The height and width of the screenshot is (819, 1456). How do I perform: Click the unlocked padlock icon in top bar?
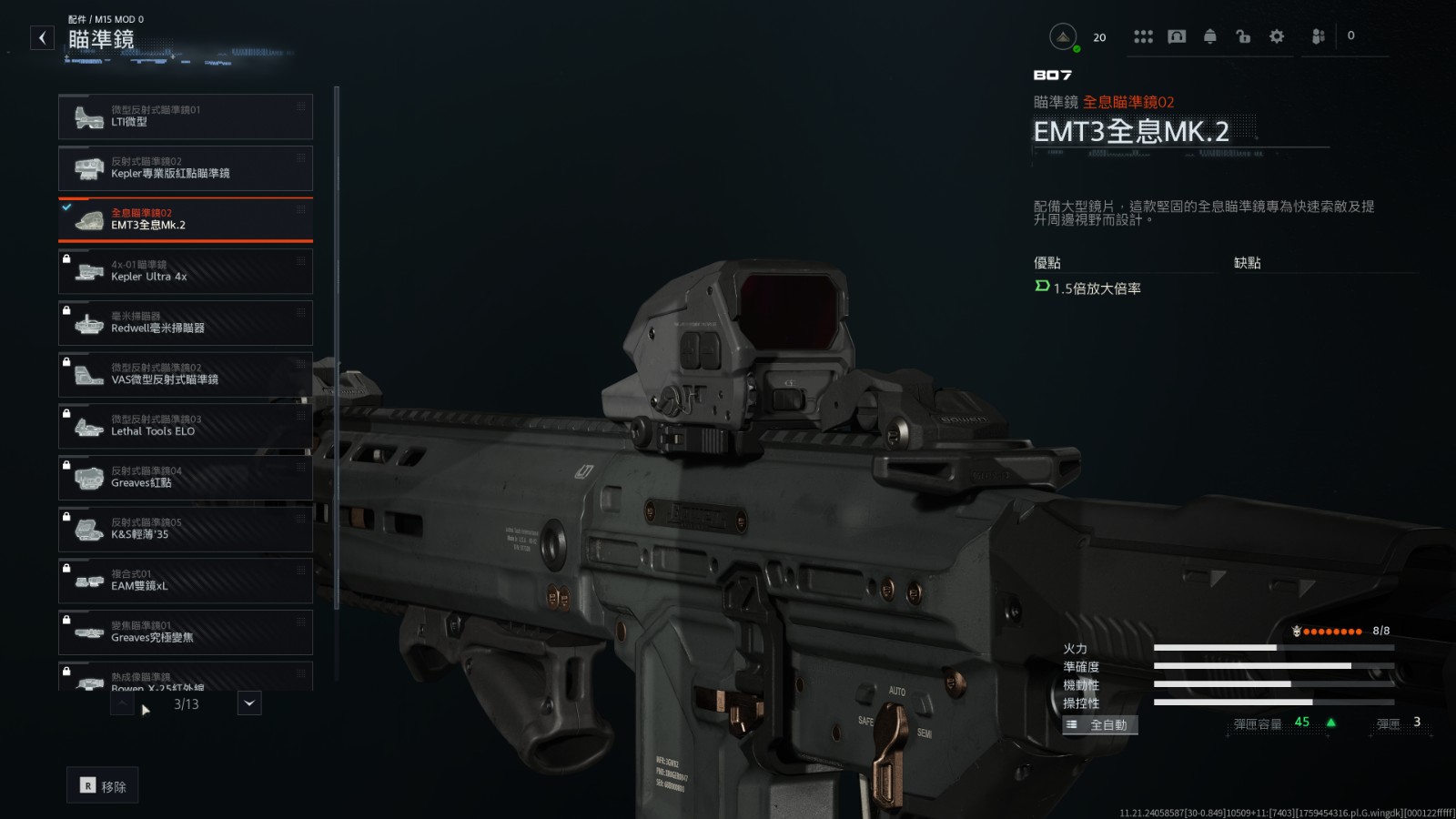1243,36
